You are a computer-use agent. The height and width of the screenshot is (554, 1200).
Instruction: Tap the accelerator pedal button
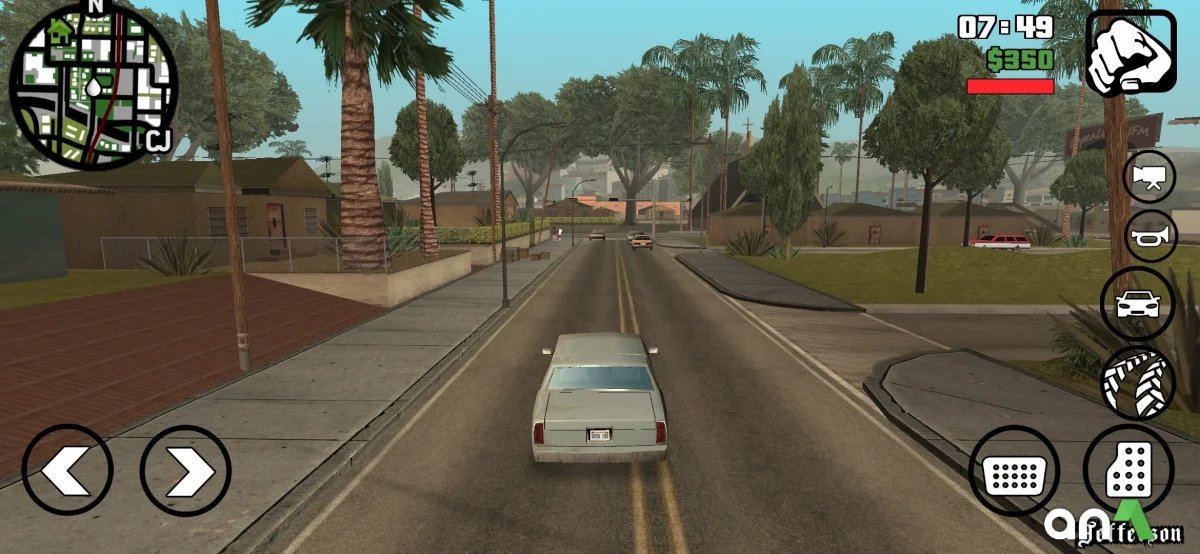[1130, 469]
